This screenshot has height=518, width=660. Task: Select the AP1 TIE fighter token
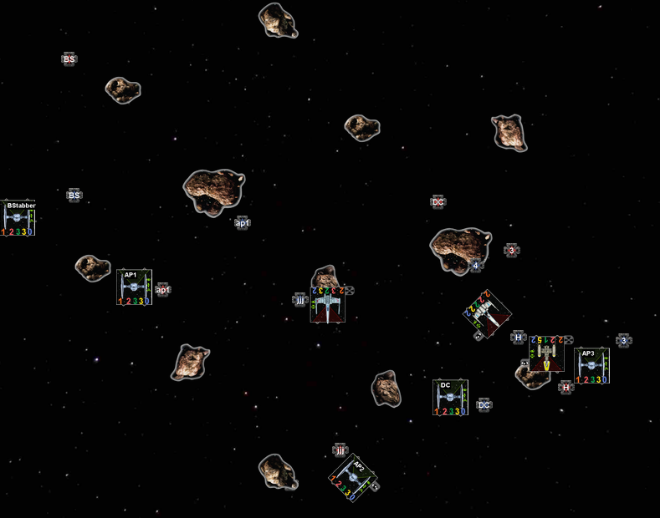[x=134, y=286]
